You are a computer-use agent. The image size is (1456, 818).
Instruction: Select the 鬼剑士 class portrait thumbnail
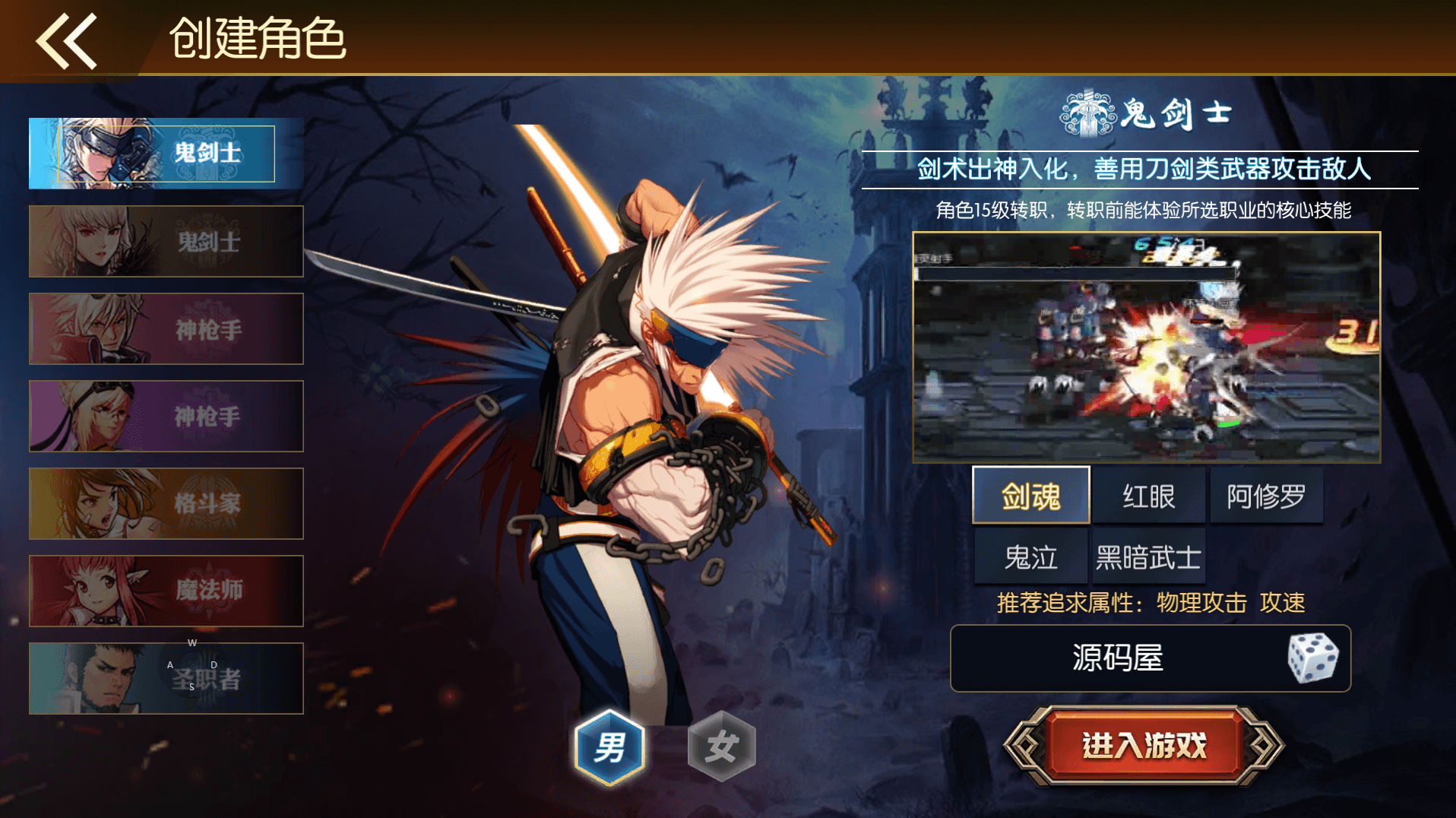163,153
